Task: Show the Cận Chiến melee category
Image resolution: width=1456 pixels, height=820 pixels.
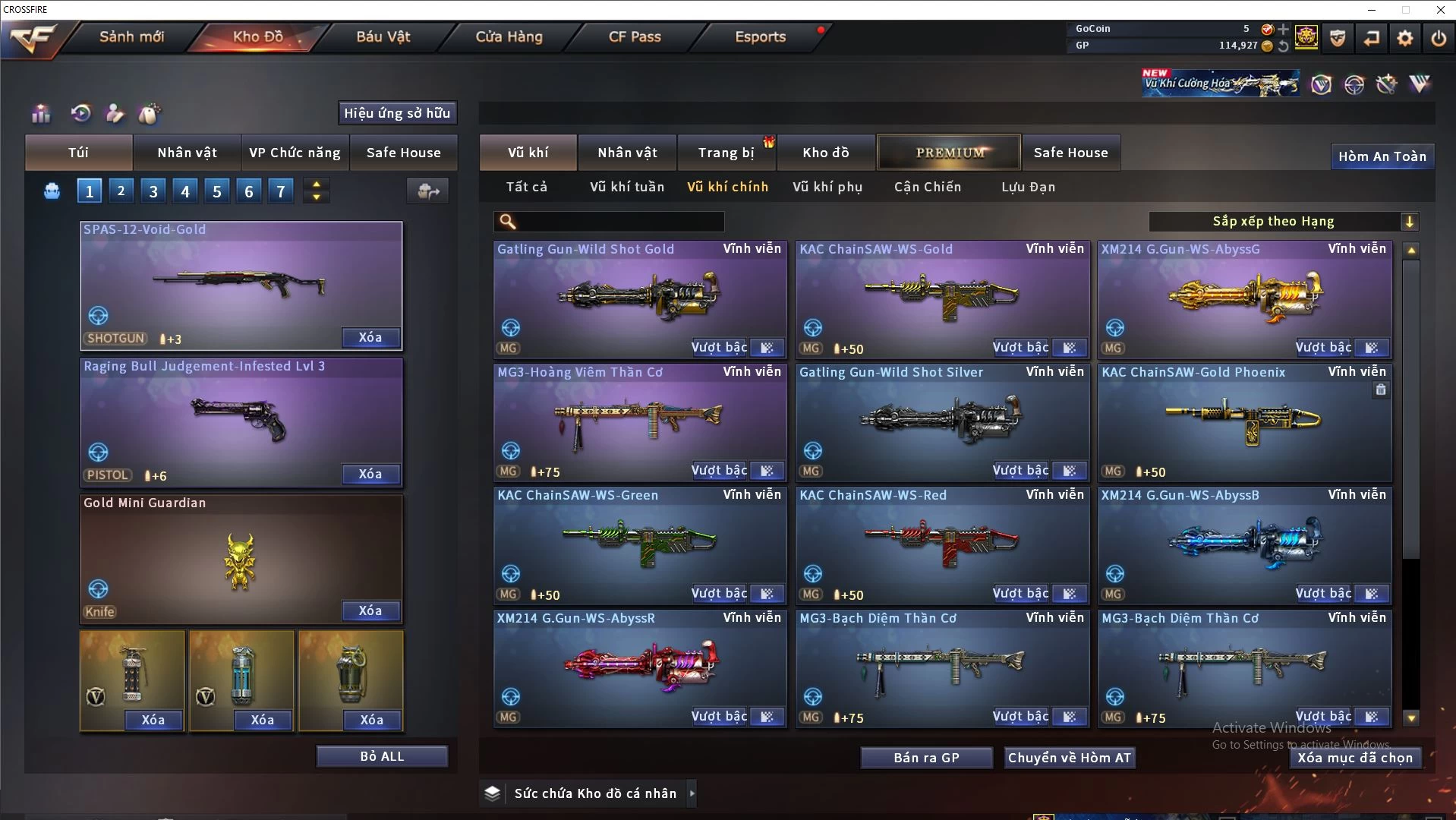Action: 927,187
